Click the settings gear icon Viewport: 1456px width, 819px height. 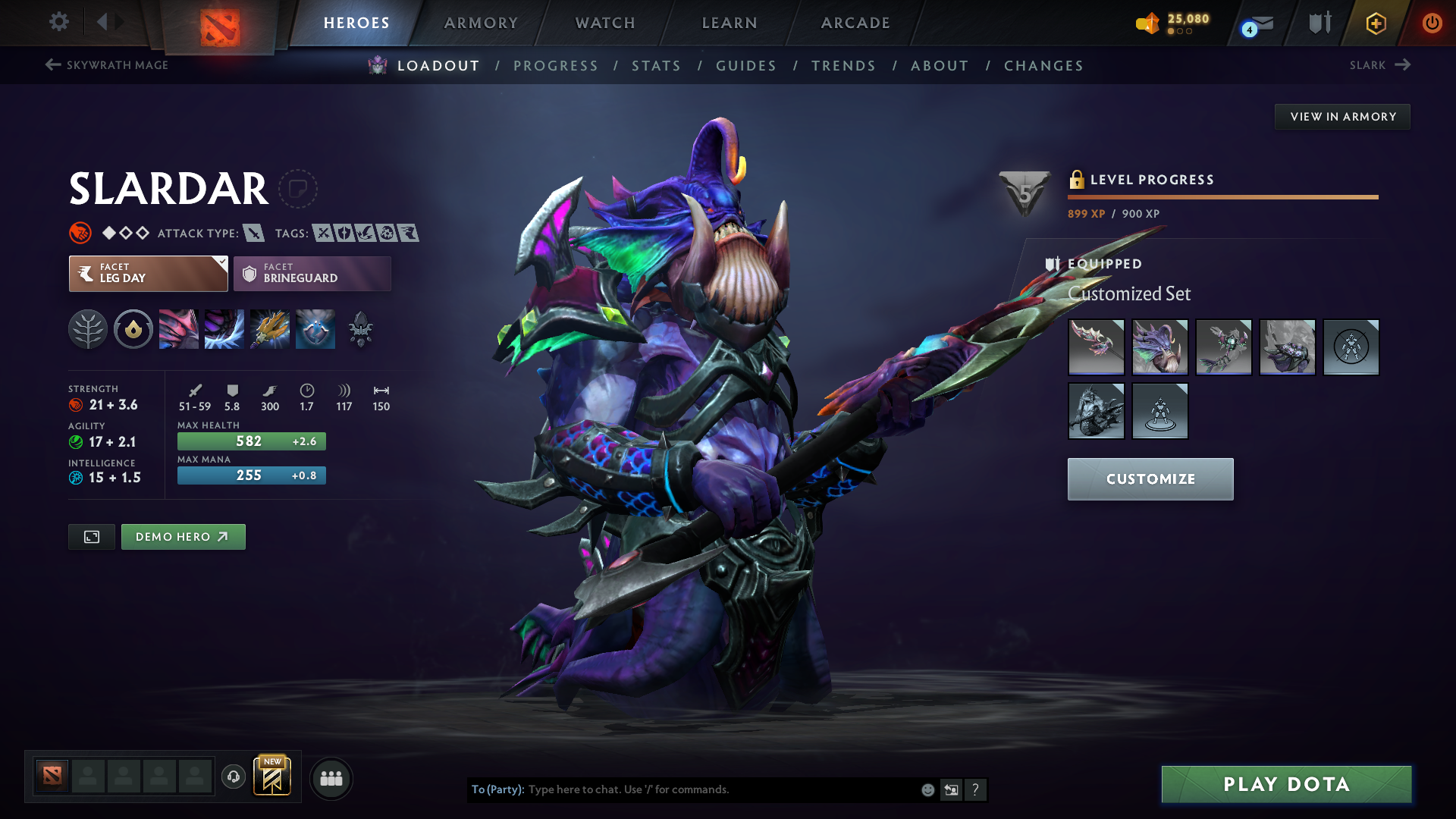coord(59,22)
